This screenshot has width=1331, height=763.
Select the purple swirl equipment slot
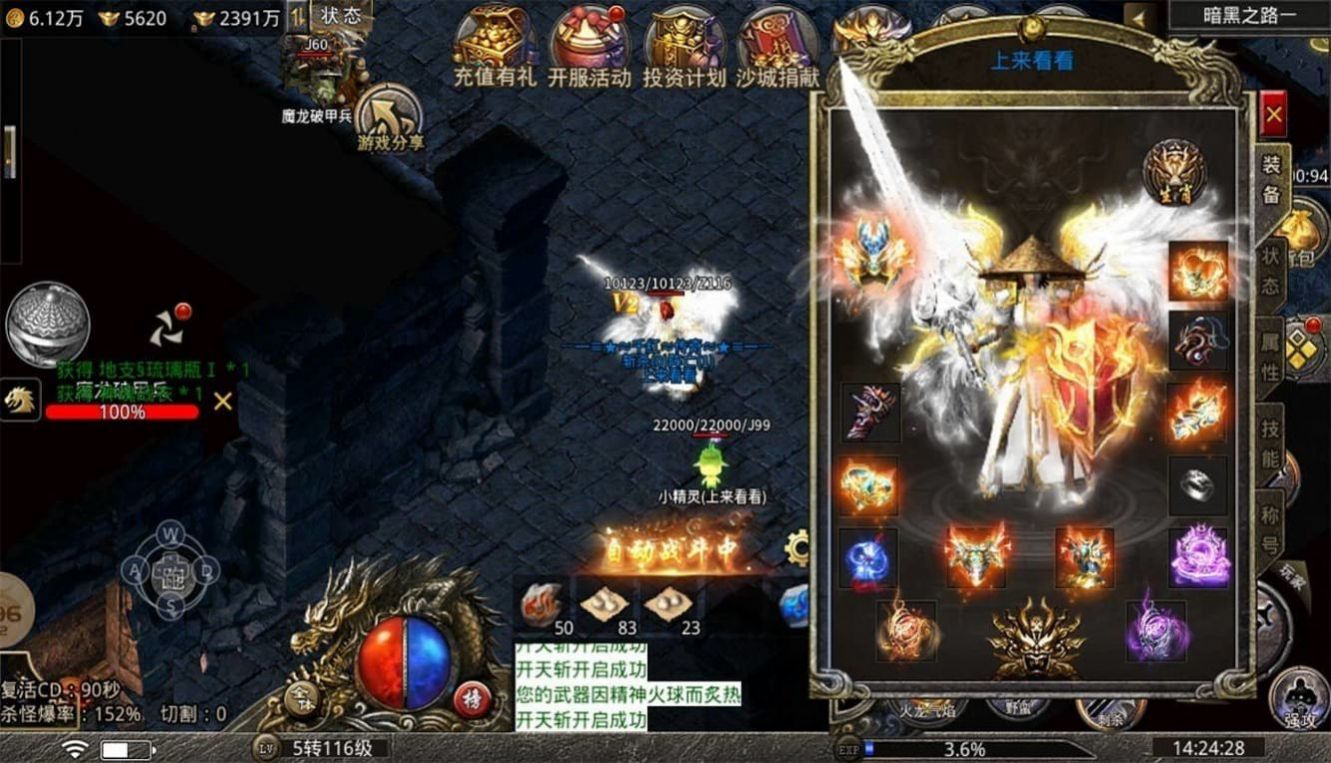[x=1198, y=557]
